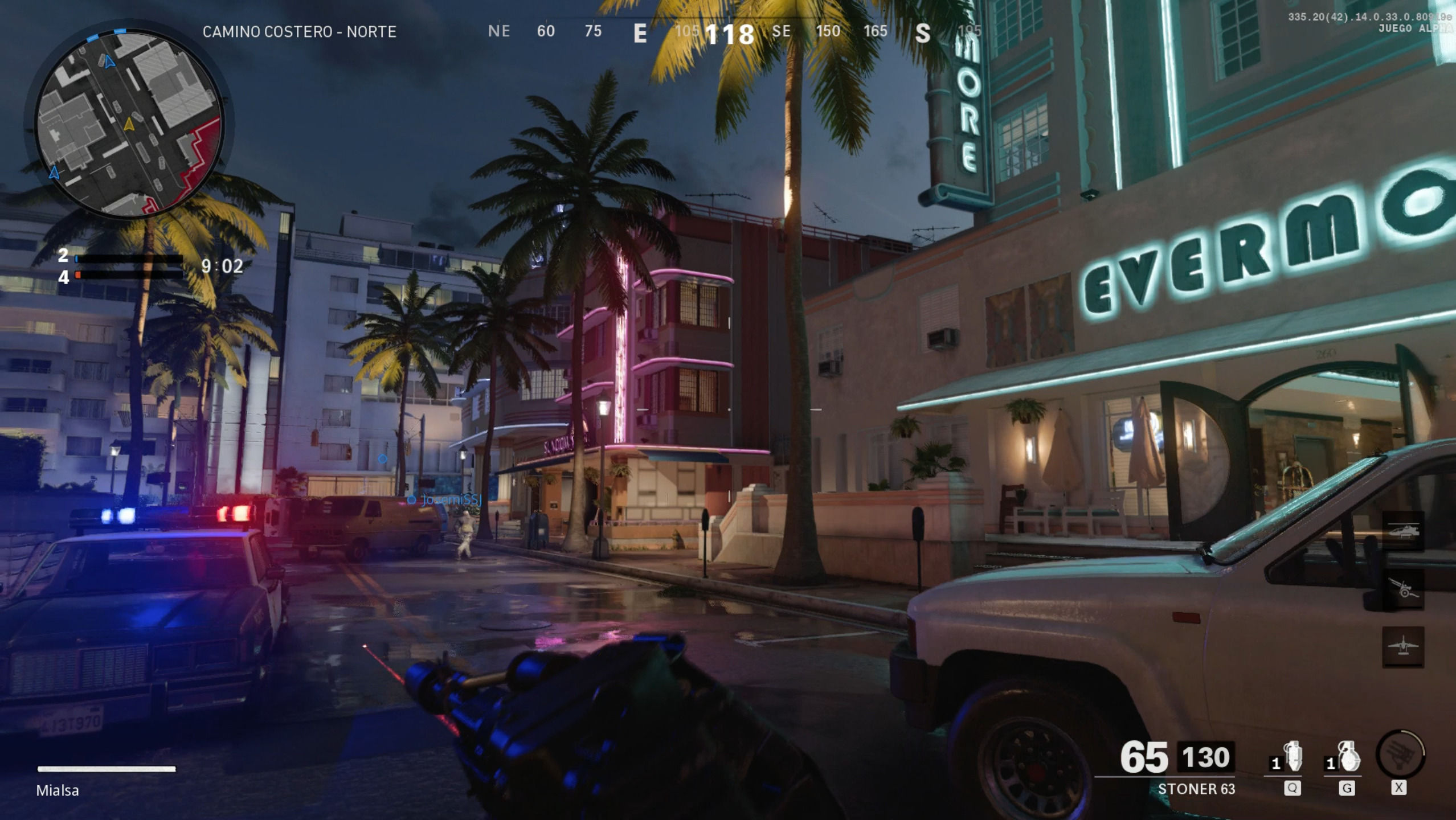Image resolution: width=1456 pixels, height=820 pixels.
Task: Activate the artillery cannon scorestreak
Action: pyautogui.click(x=1402, y=589)
